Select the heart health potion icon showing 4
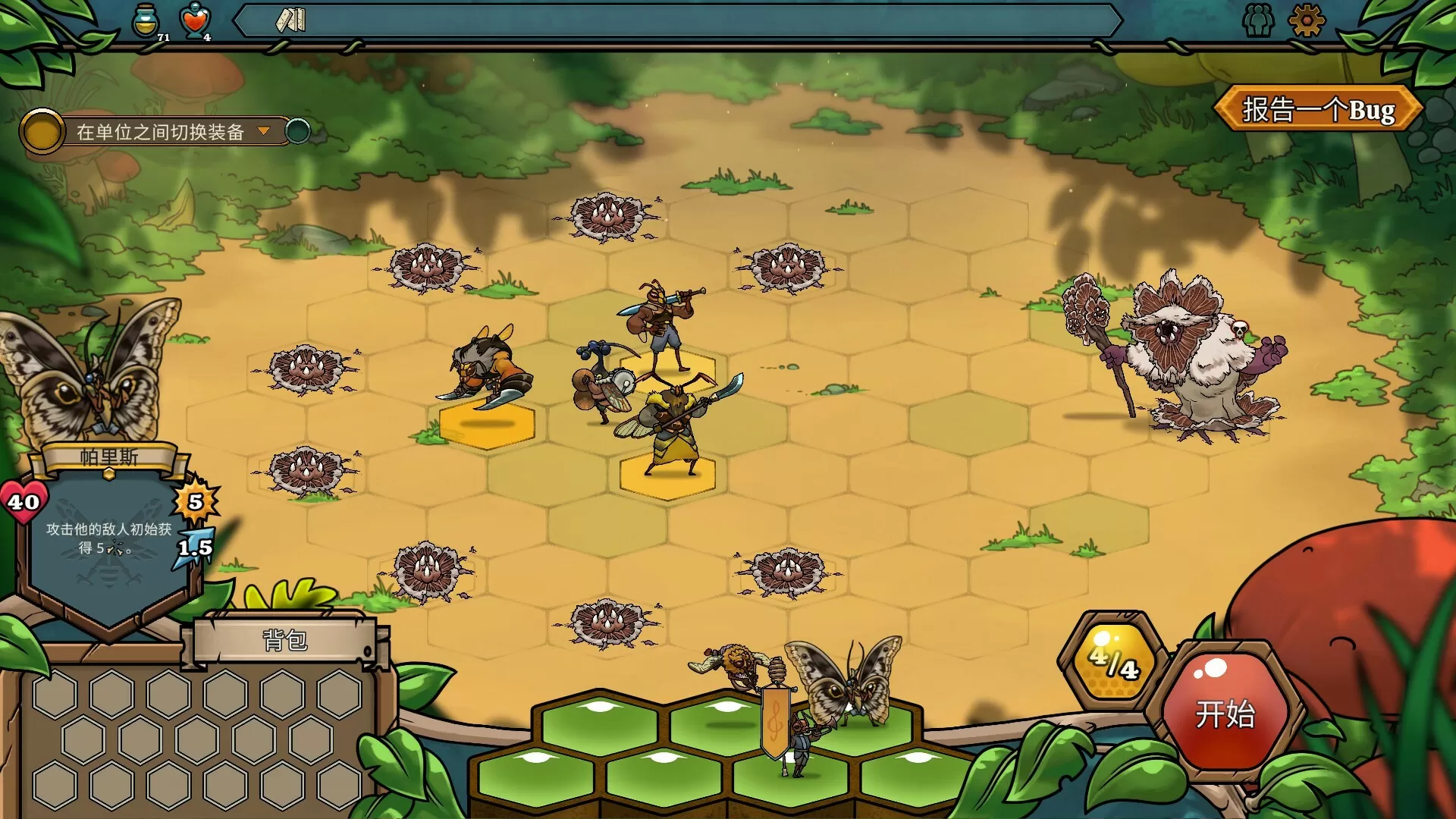The height and width of the screenshot is (819, 1456). 196,20
